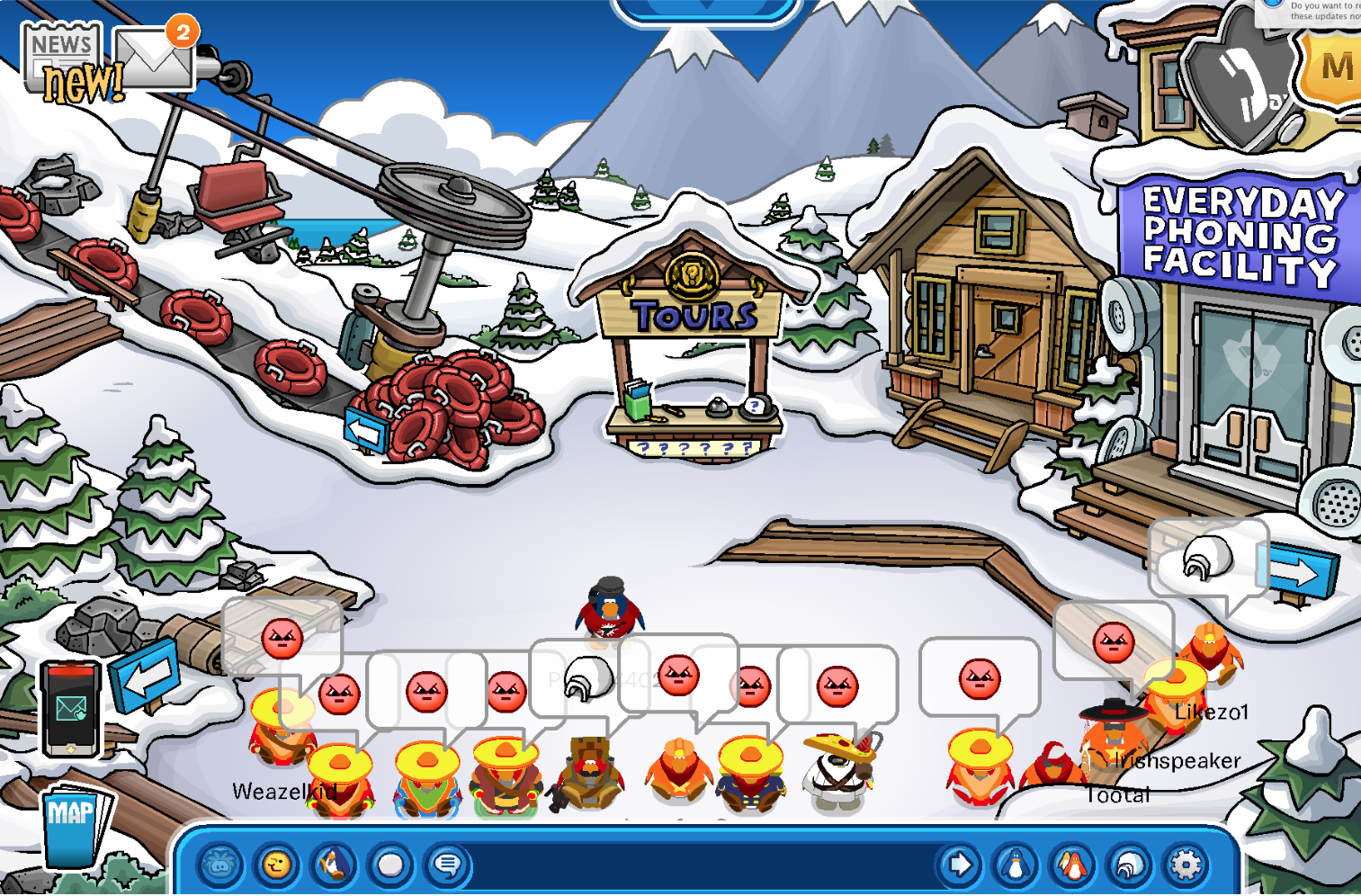Select the snowball throw button

point(390,865)
